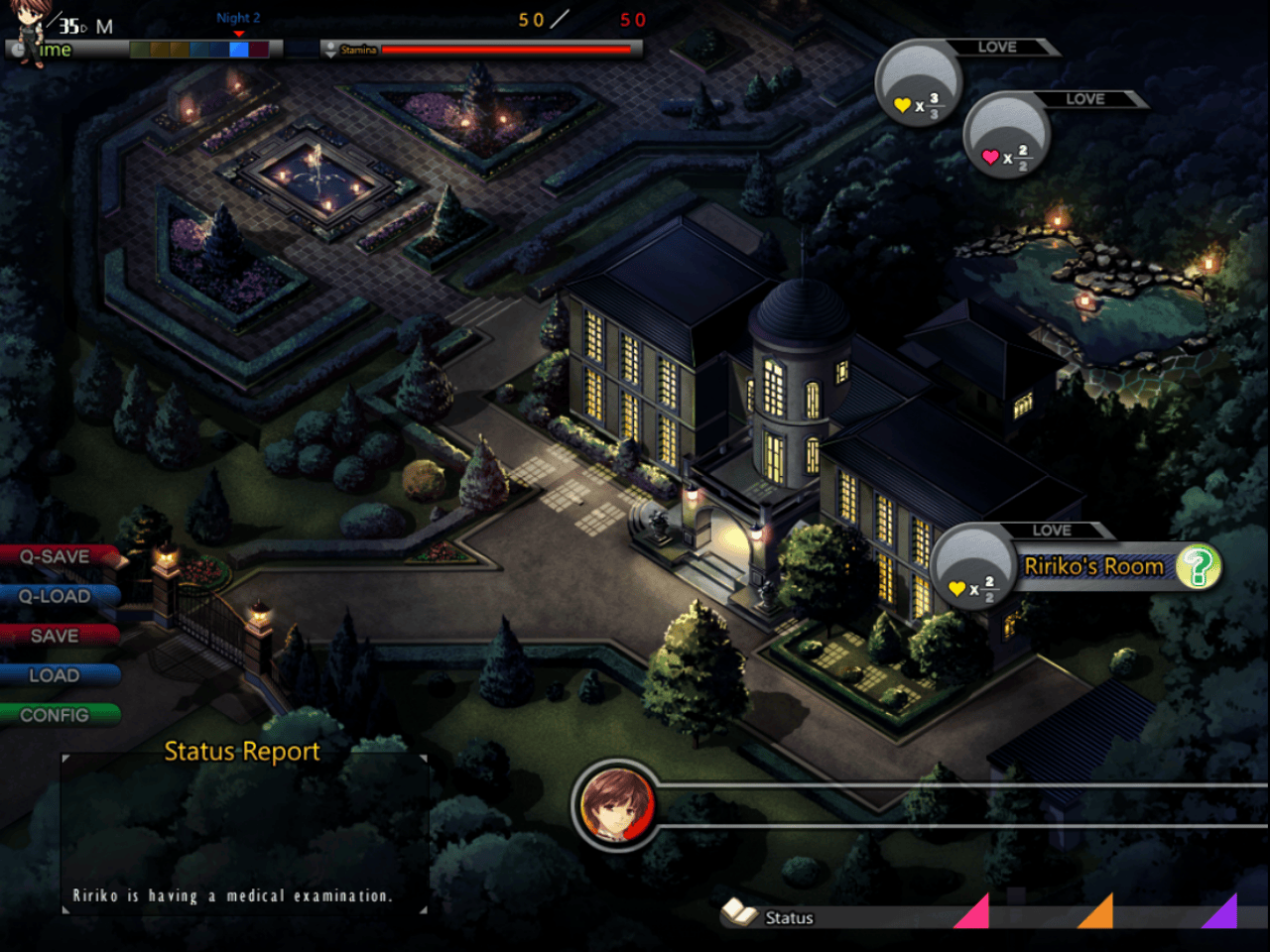This screenshot has height=952, width=1270.
Task: Quick load with the Q-LOAD button
Action: (56, 597)
